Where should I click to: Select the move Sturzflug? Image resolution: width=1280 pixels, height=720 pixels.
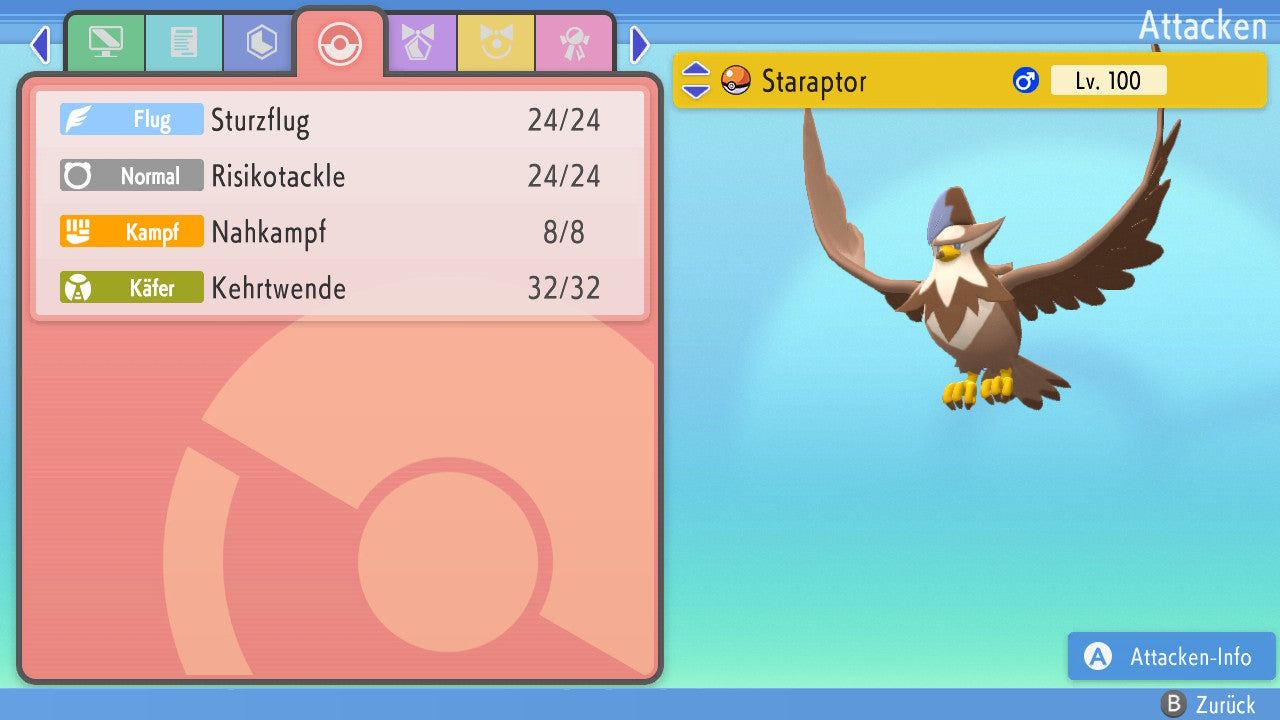(340, 120)
